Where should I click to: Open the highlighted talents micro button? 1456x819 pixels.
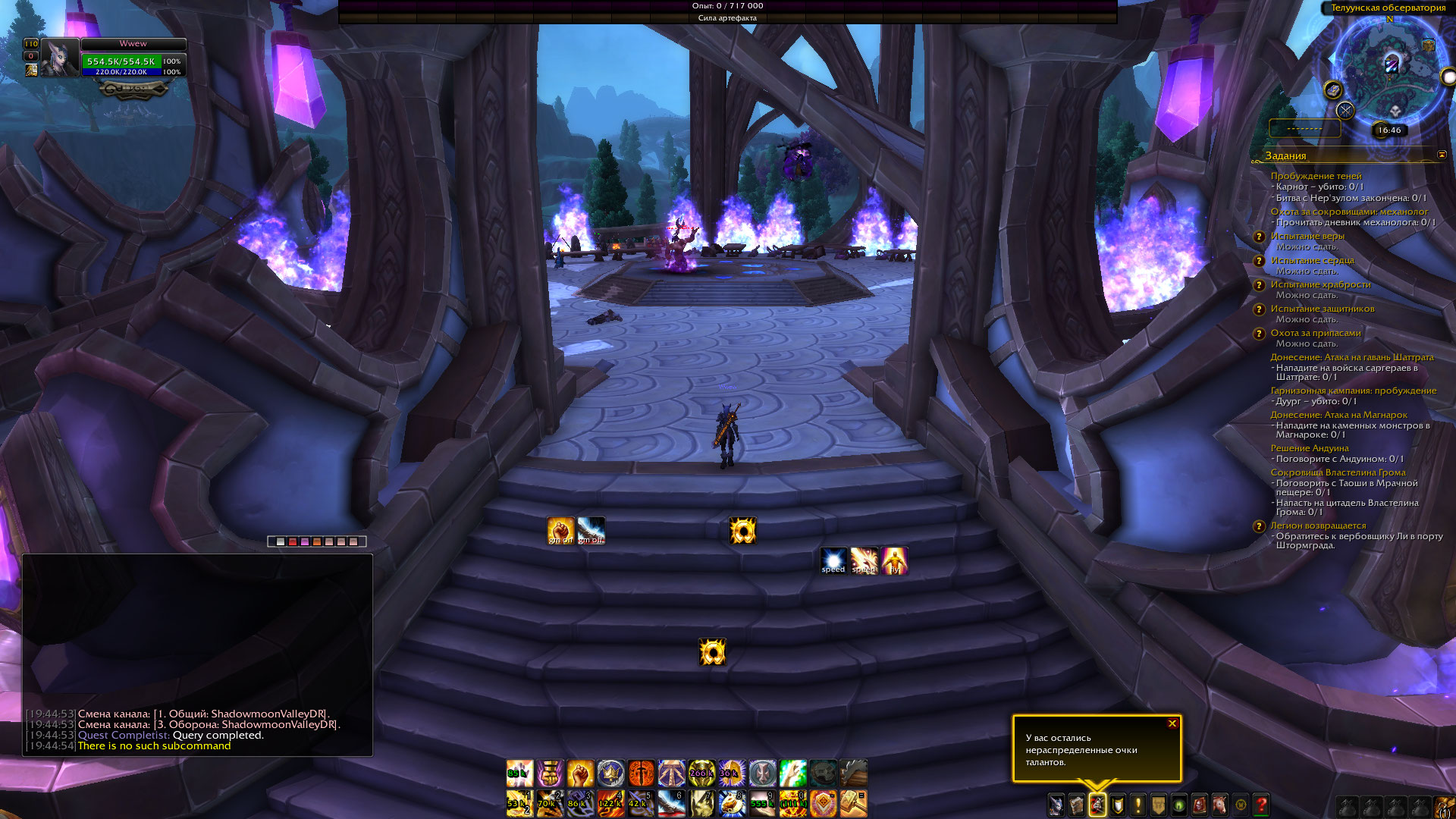coord(1097,805)
